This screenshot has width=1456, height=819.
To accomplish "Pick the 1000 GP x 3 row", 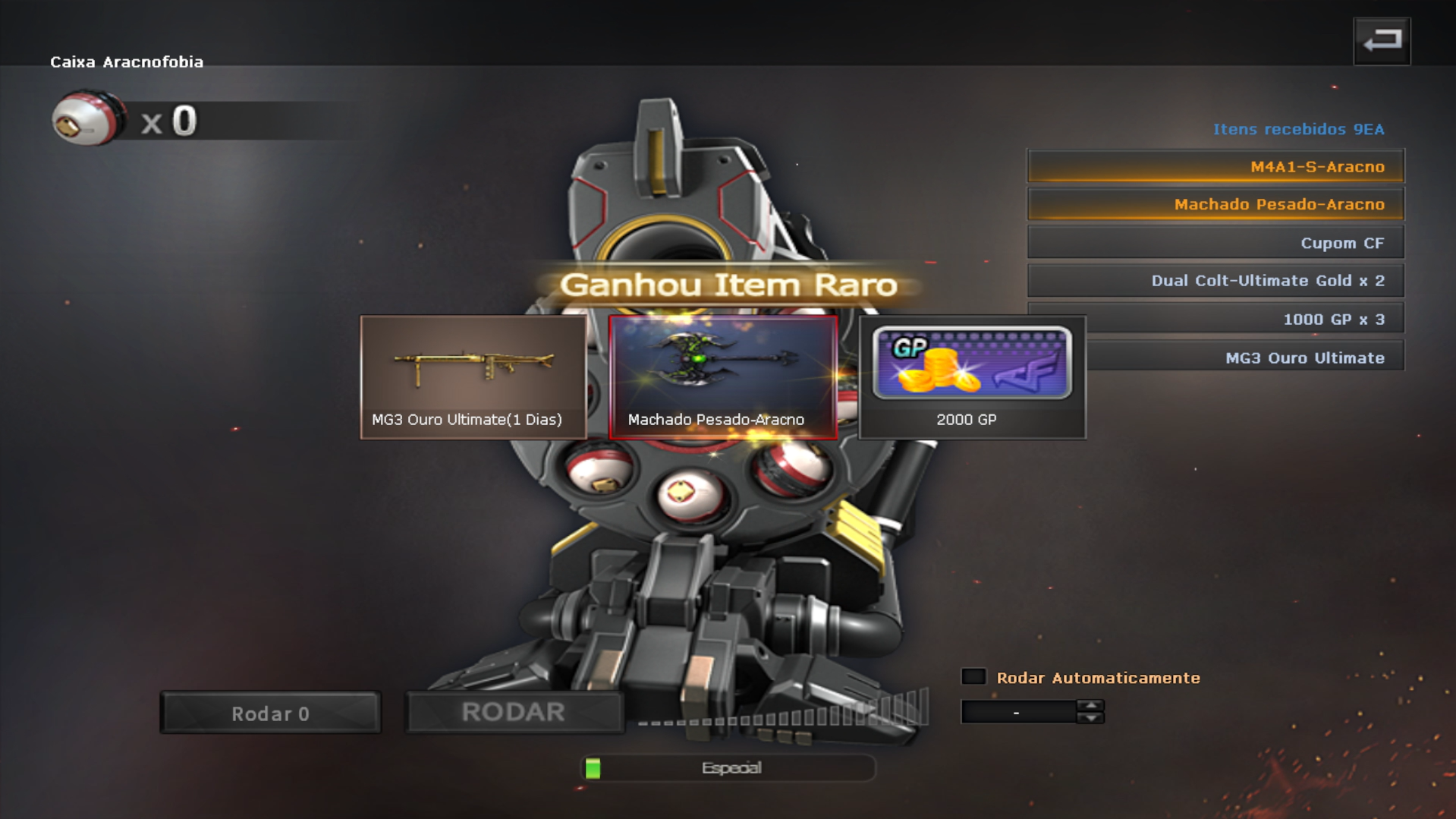I will tap(1244, 320).
